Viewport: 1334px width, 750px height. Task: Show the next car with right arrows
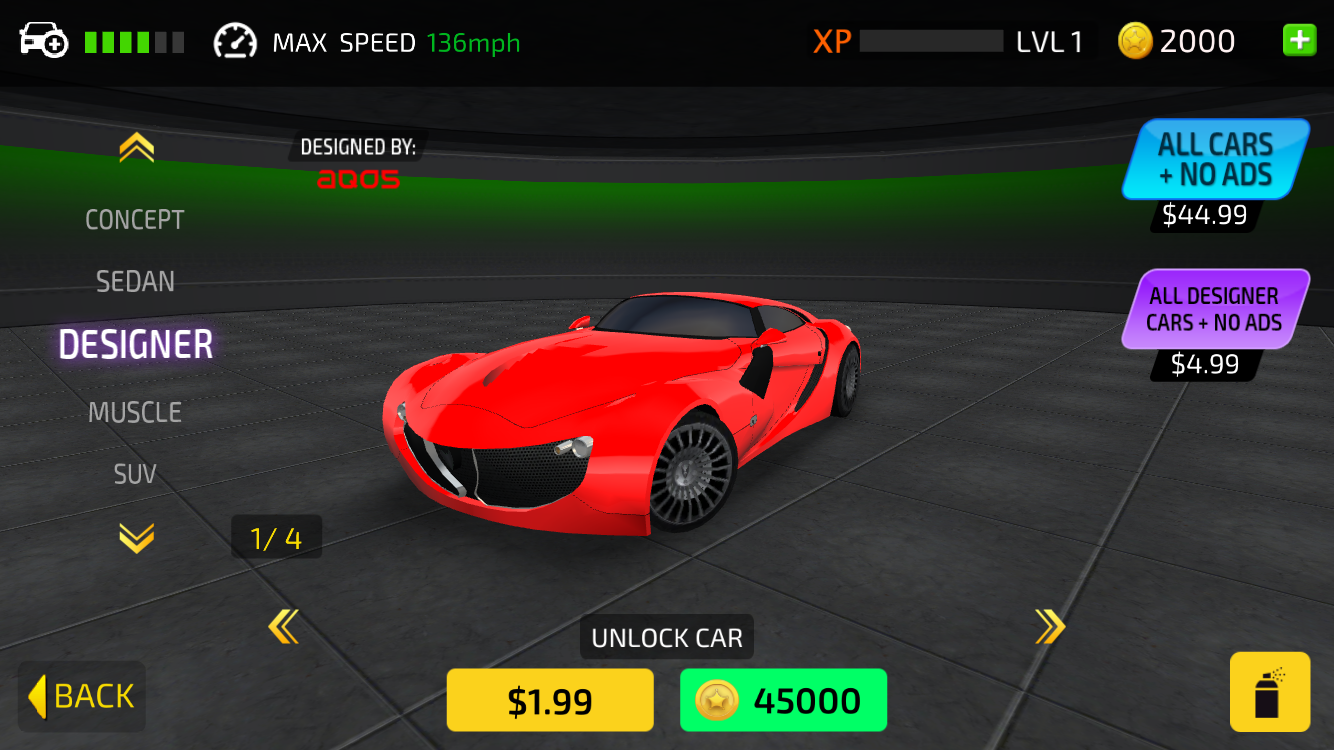[1049, 627]
